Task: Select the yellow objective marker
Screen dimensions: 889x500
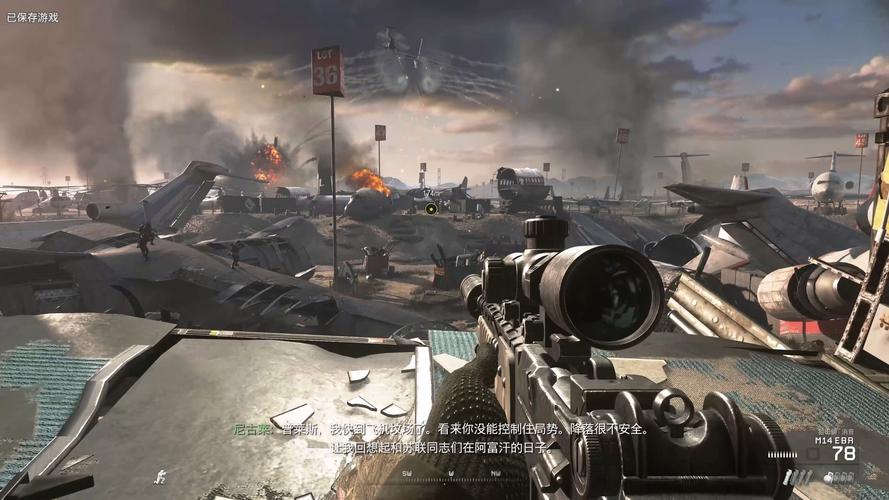Action: click(x=430, y=208)
